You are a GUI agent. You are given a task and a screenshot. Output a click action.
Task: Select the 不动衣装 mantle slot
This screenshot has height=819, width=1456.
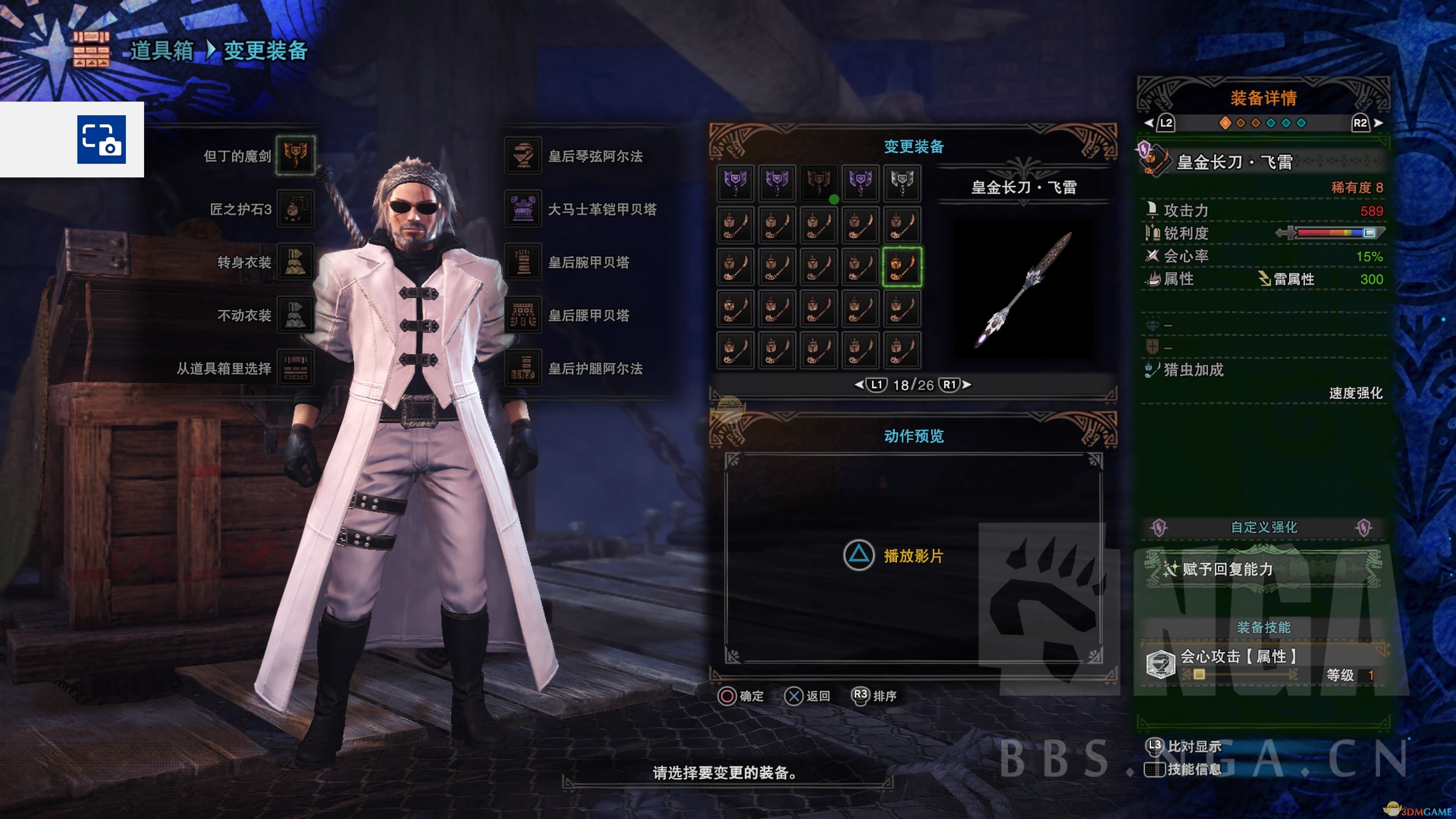pyautogui.click(x=295, y=315)
